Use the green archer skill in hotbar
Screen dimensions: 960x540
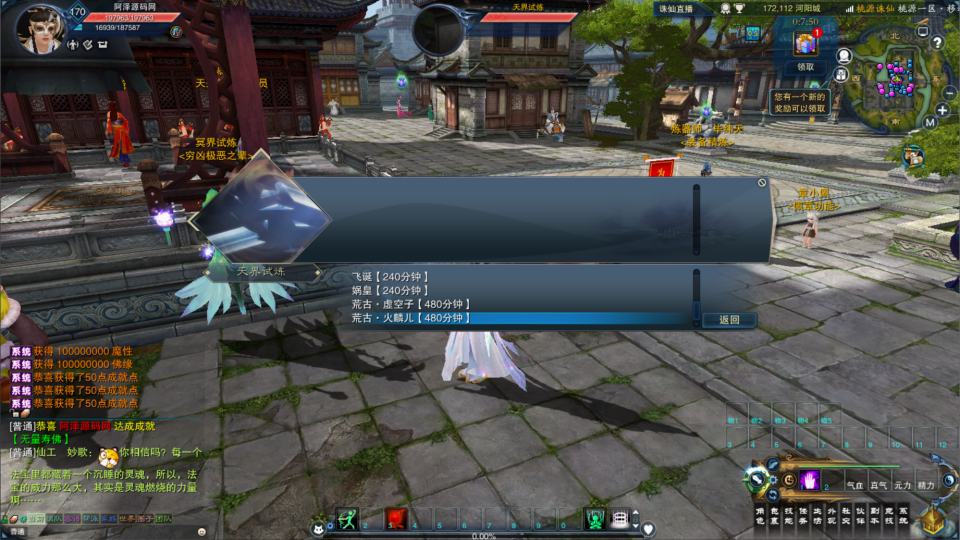pos(347,519)
